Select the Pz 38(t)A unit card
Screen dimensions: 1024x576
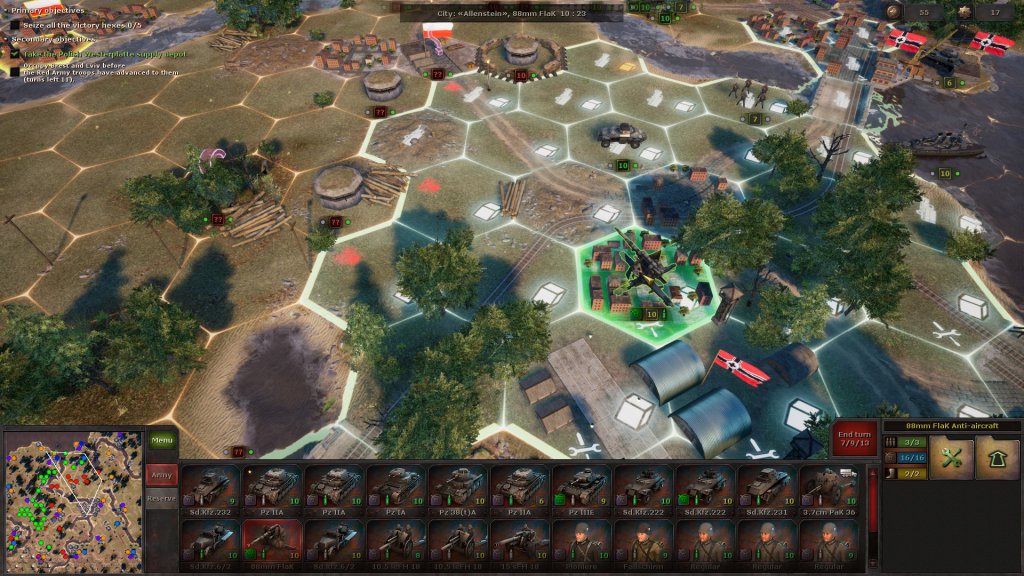click(x=459, y=490)
